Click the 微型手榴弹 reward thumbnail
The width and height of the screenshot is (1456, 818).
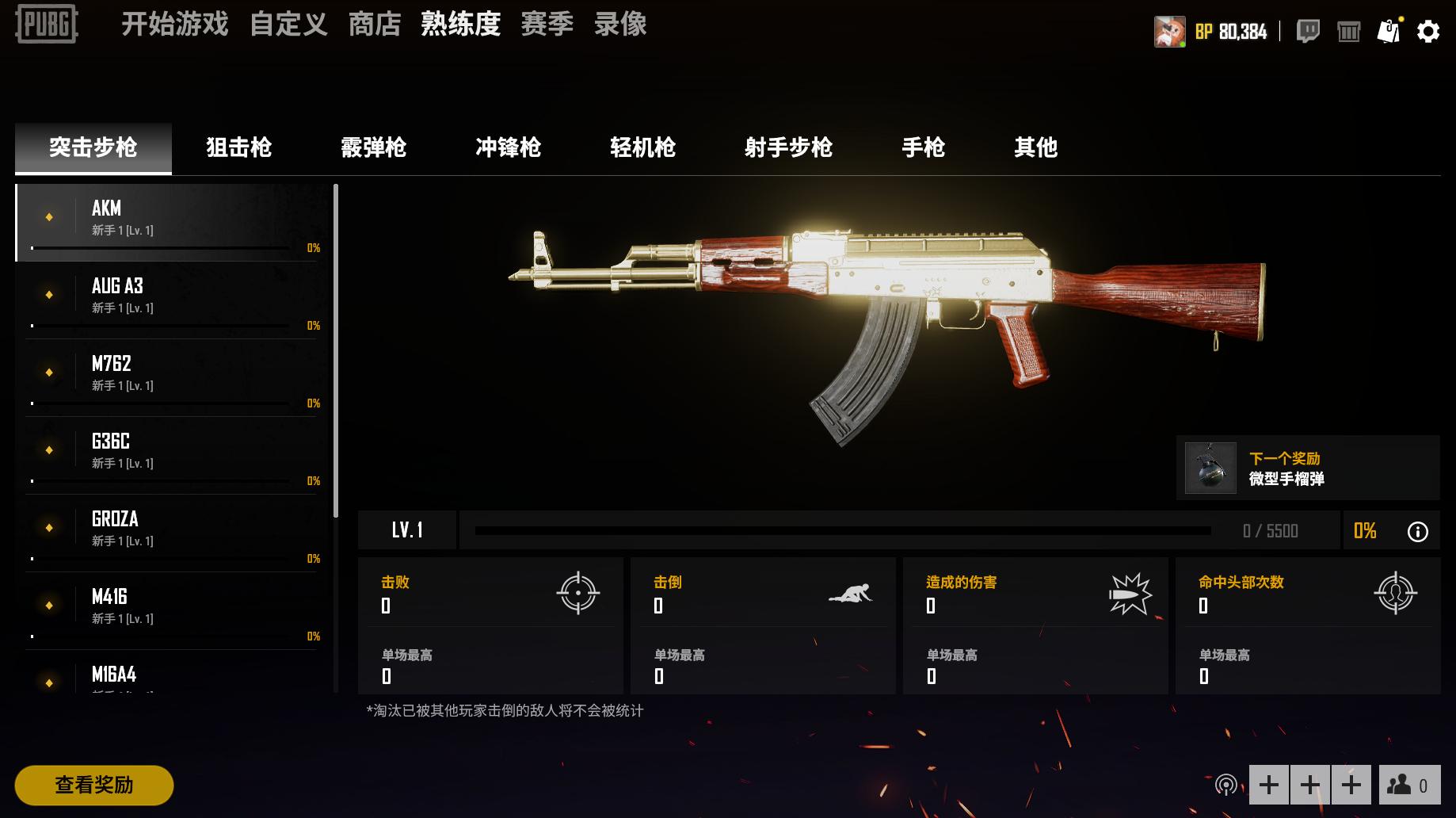click(x=1210, y=468)
